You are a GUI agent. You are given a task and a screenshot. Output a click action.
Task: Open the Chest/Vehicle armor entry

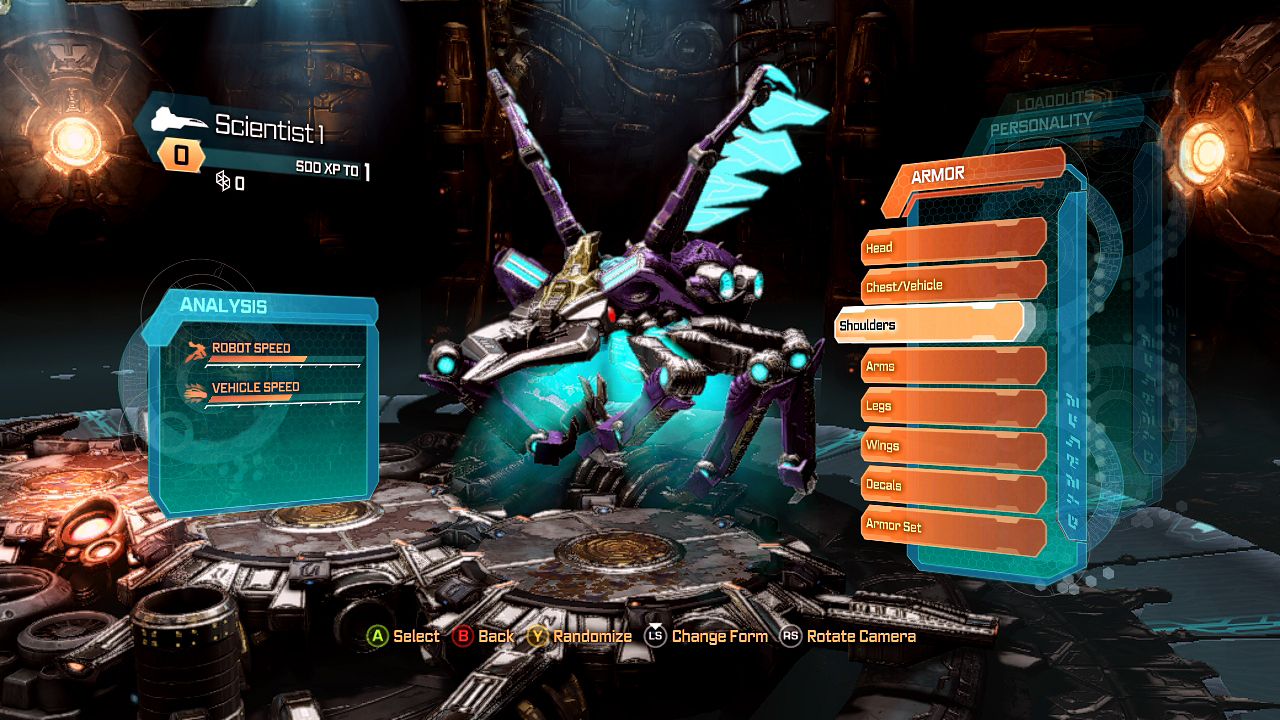click(x=950, y=284)
